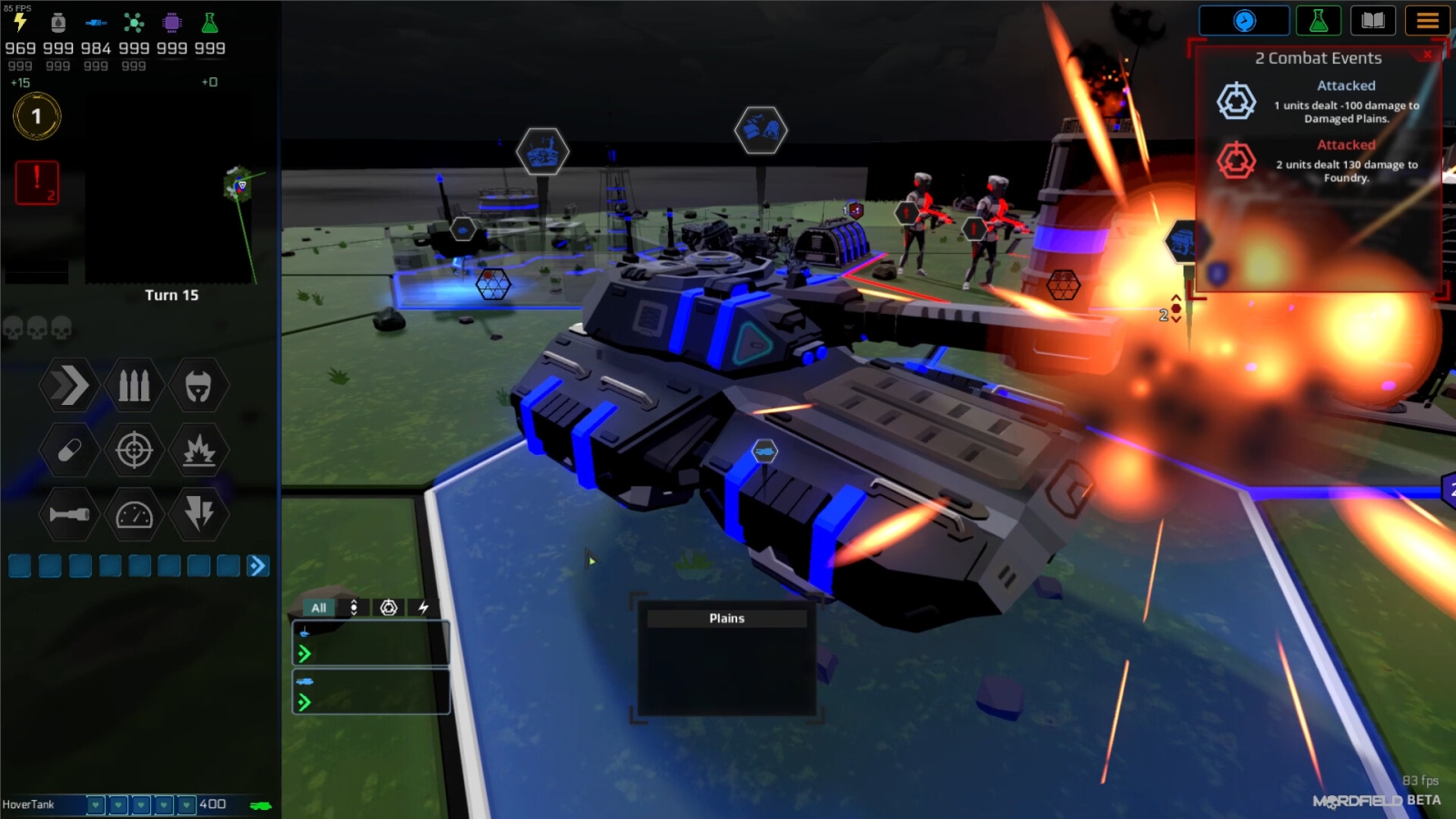Toggle the elevation filter next to All
Viewport: 1456px width, 819px height.
[353, 607]
